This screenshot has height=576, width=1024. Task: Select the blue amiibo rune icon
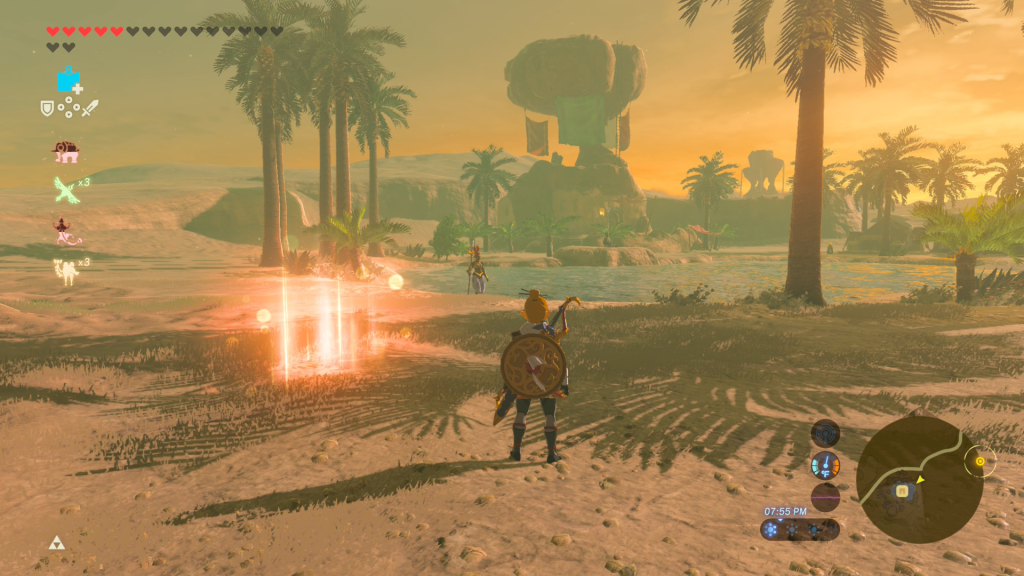(x=69, y=80)
